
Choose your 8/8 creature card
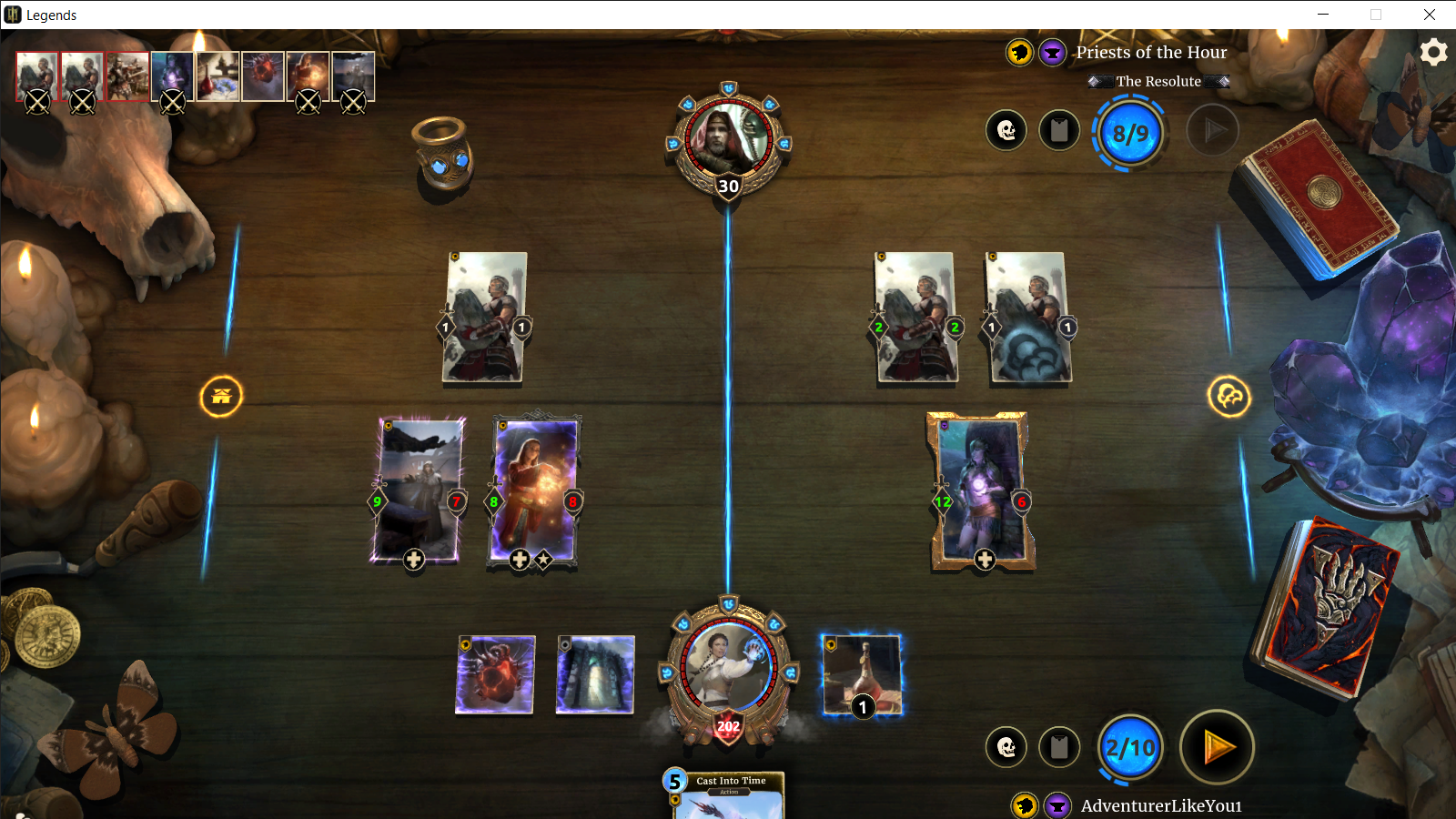(x=534, y=491)
